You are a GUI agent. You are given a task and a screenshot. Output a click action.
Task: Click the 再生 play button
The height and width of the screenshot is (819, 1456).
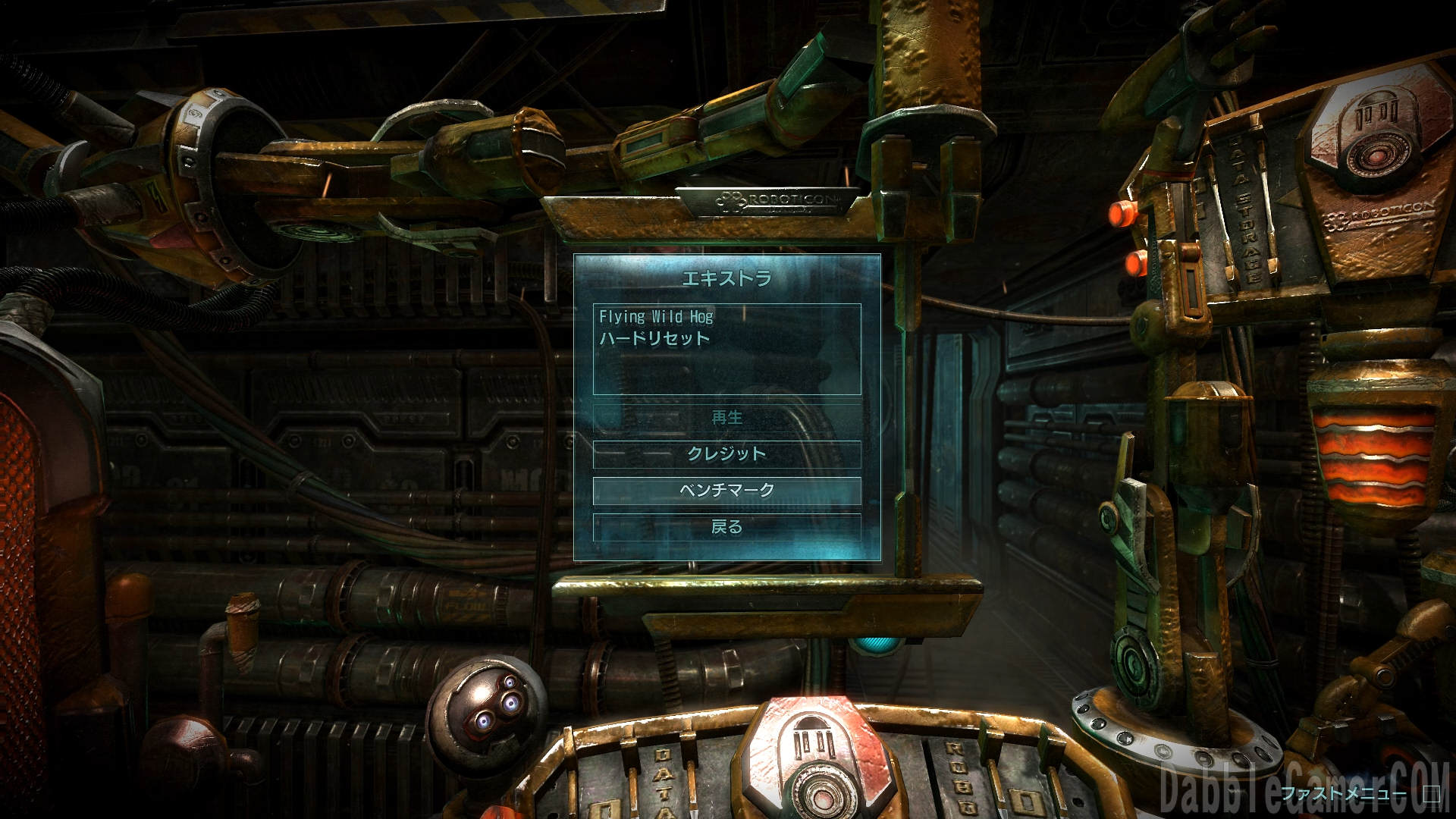[x=726, y=417]
